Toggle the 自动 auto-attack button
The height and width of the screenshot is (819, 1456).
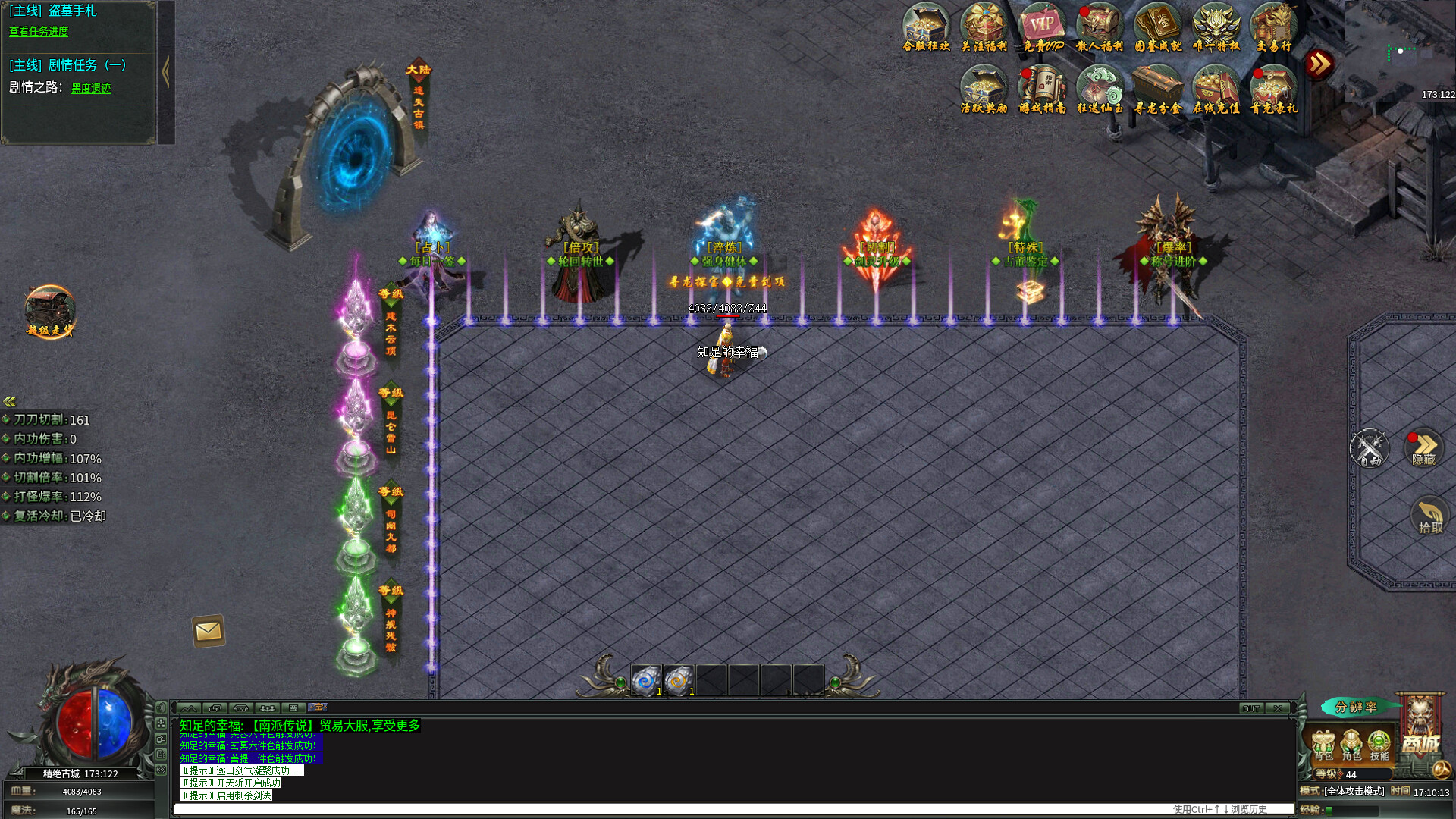[1369, 449]
